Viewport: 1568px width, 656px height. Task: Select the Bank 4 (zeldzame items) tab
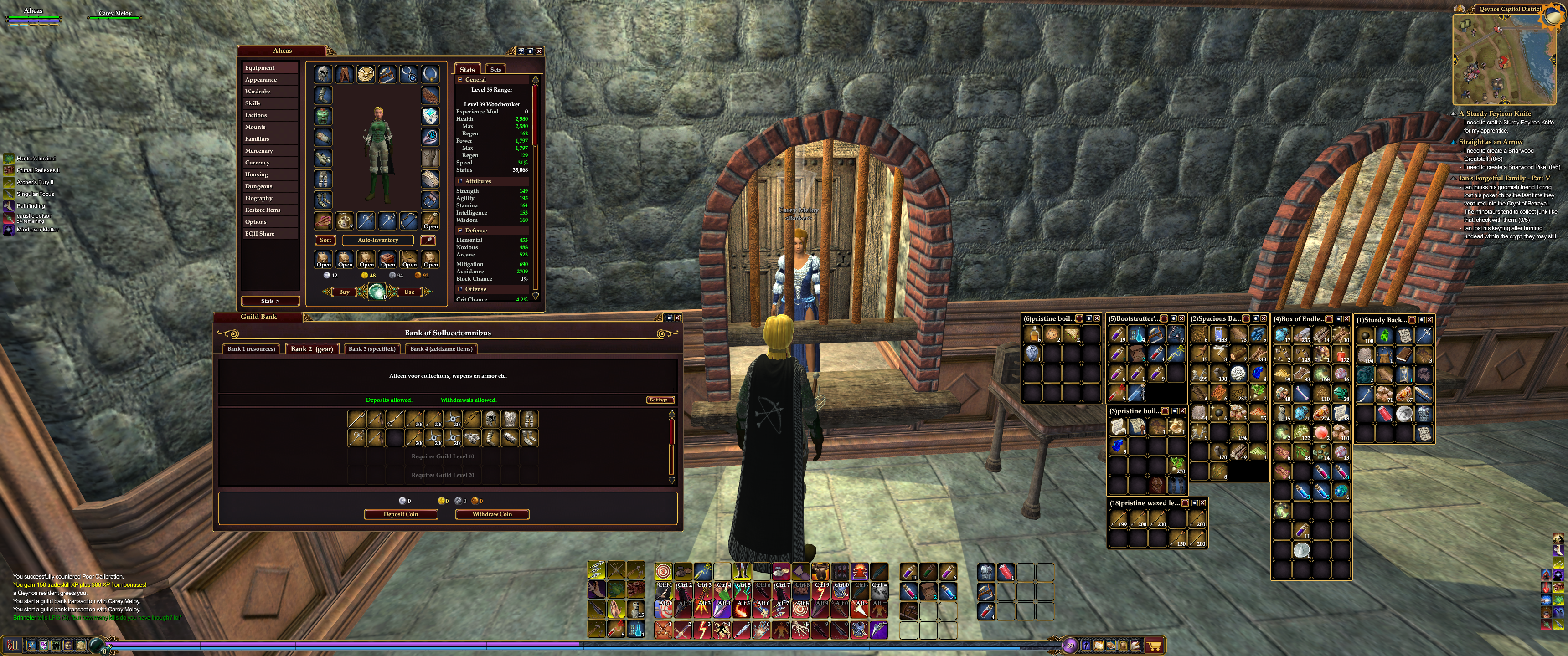click(x=441, y=349)
